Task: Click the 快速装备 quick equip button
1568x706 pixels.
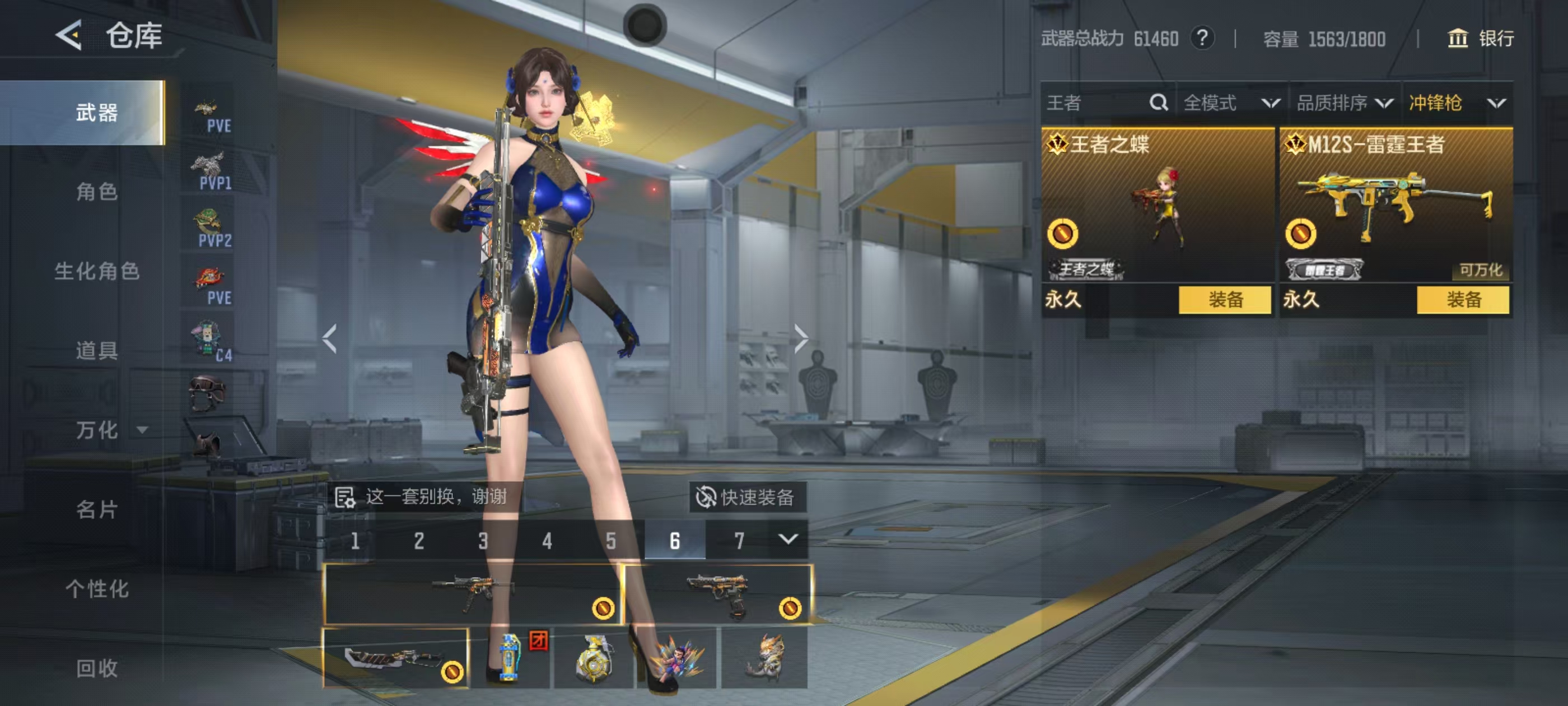Action: [x=747, y=497]
